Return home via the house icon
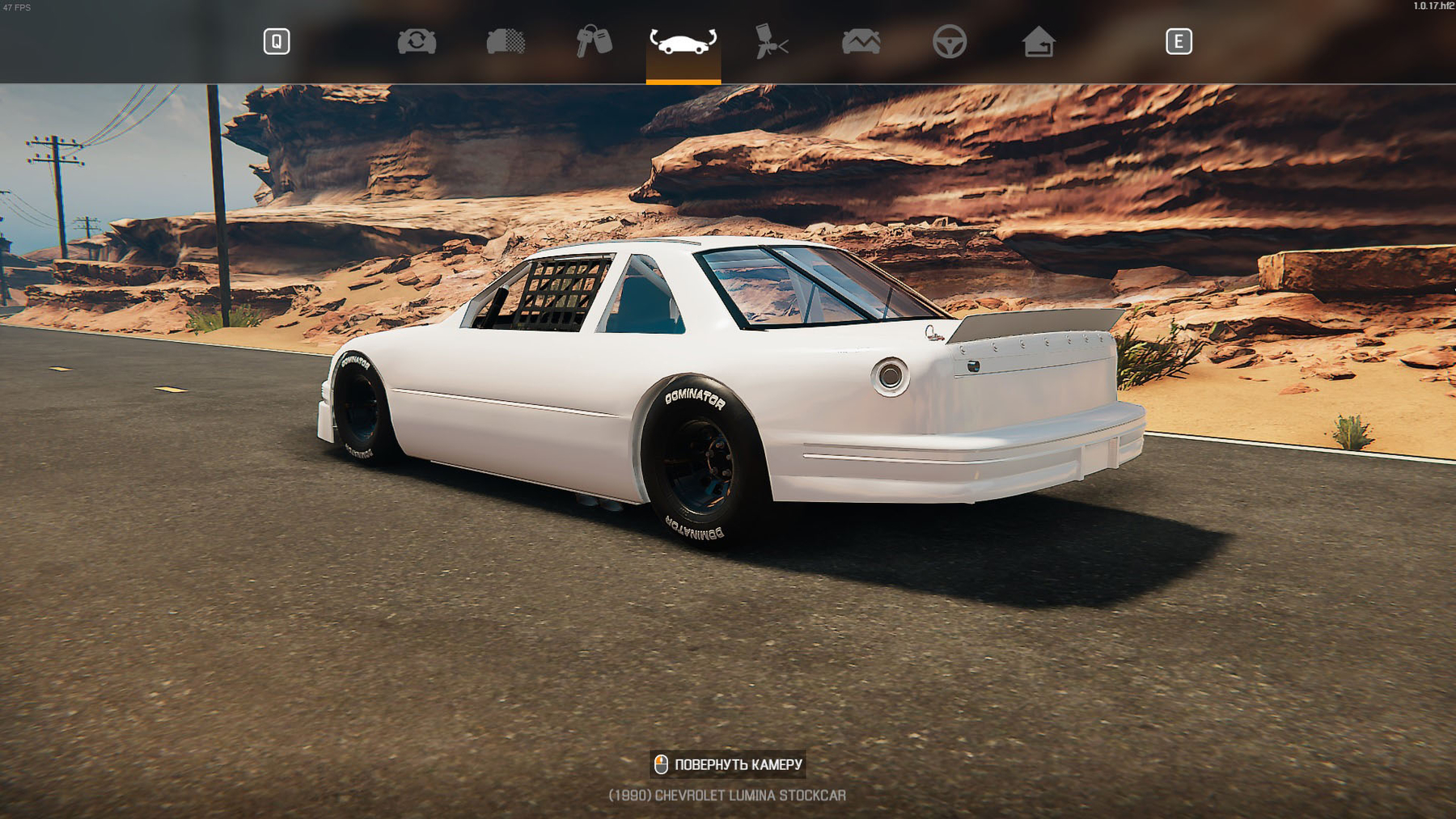The width and height of the screenshot is (1456, 819). point(1038,41)
